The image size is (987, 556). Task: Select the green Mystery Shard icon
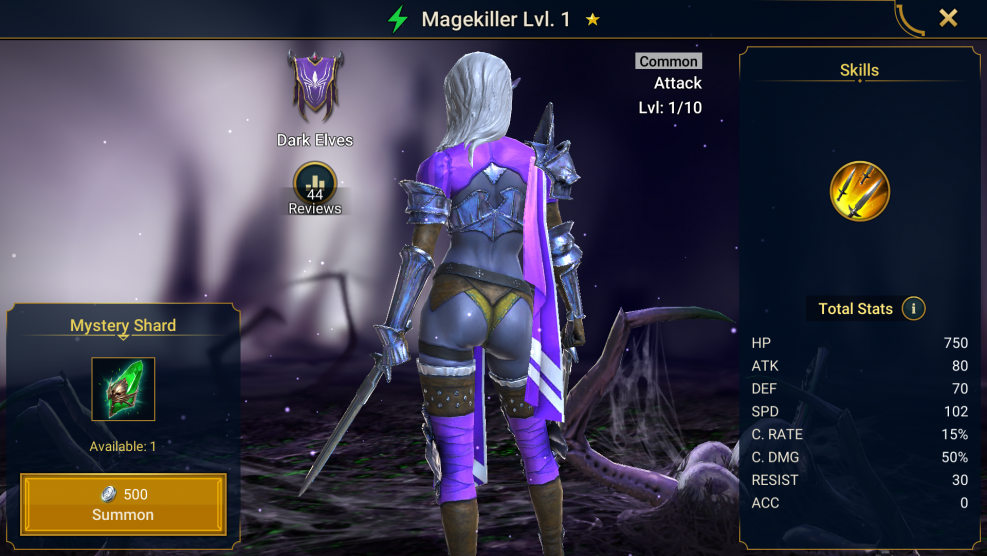coord(123,389)
